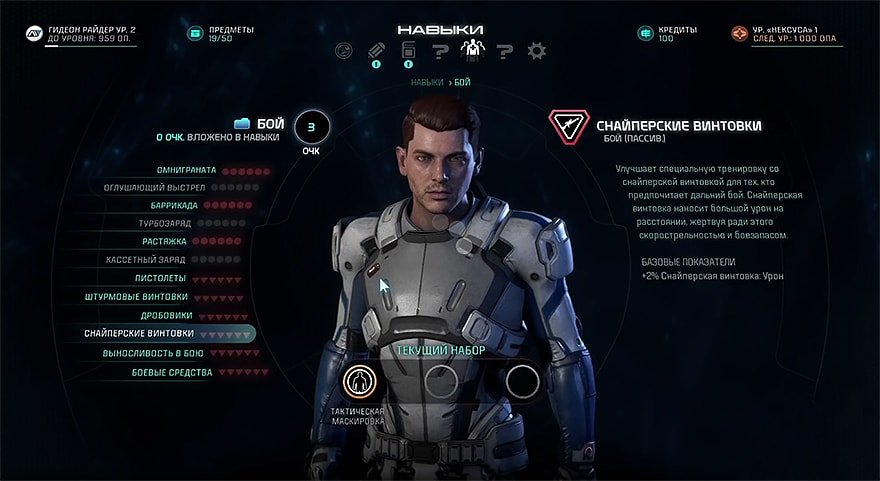The height and width of the screenshot is (481, 880).
Task: Select the Тактическая маскировка loadout slot
Action: (359, 381)
